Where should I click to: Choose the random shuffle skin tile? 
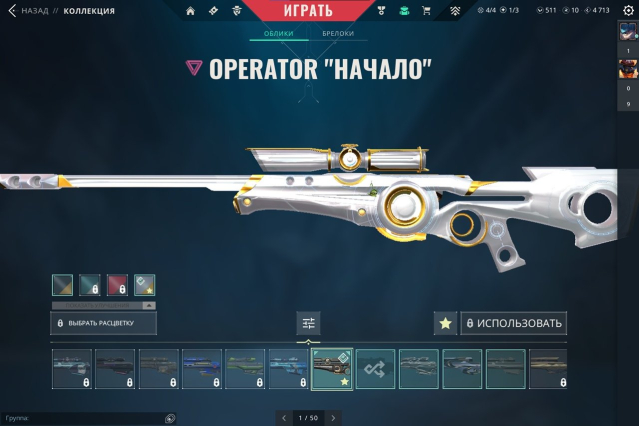click(x=376, y=369)
